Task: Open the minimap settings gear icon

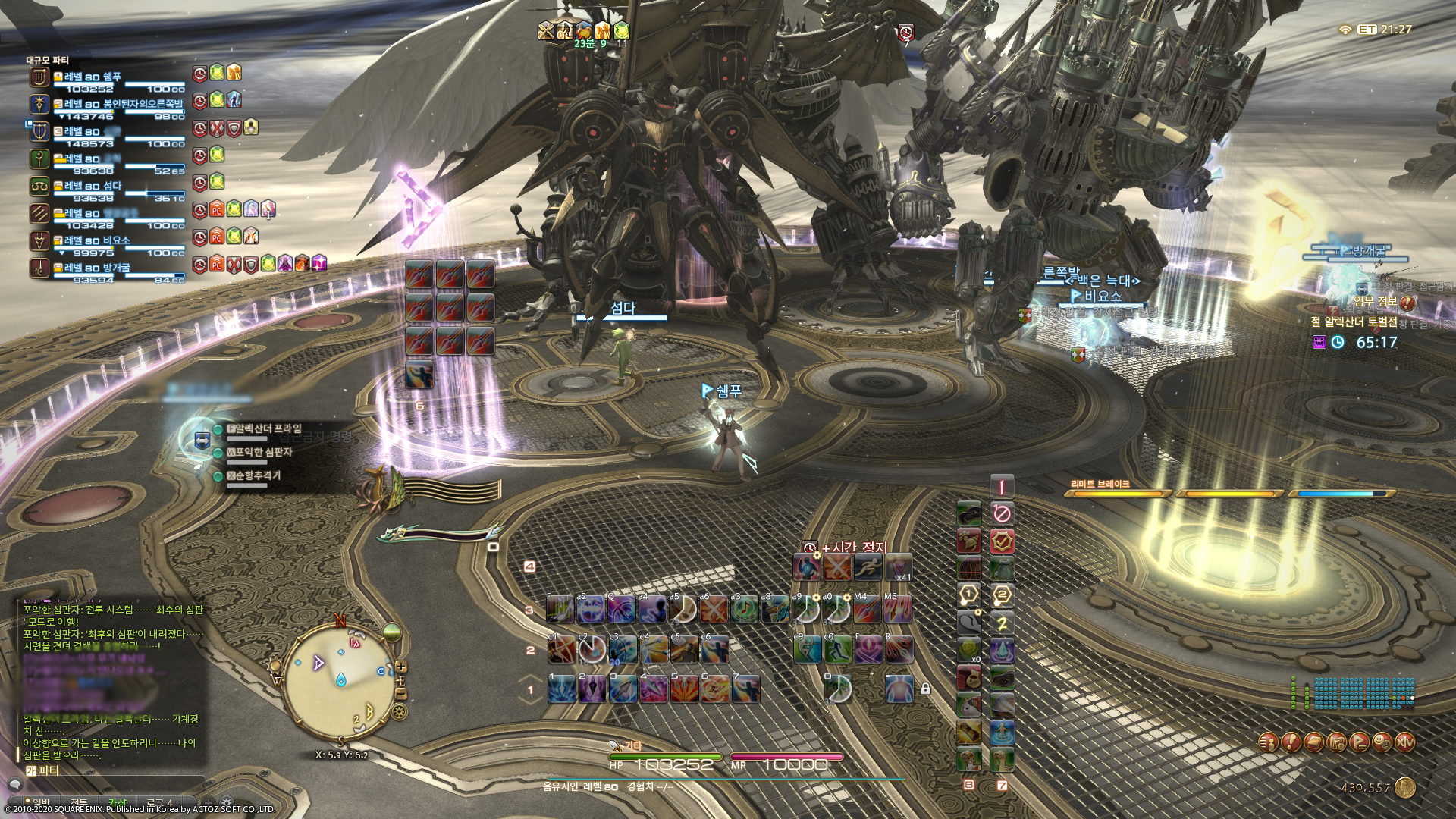Action: click(x=399, y=711)
